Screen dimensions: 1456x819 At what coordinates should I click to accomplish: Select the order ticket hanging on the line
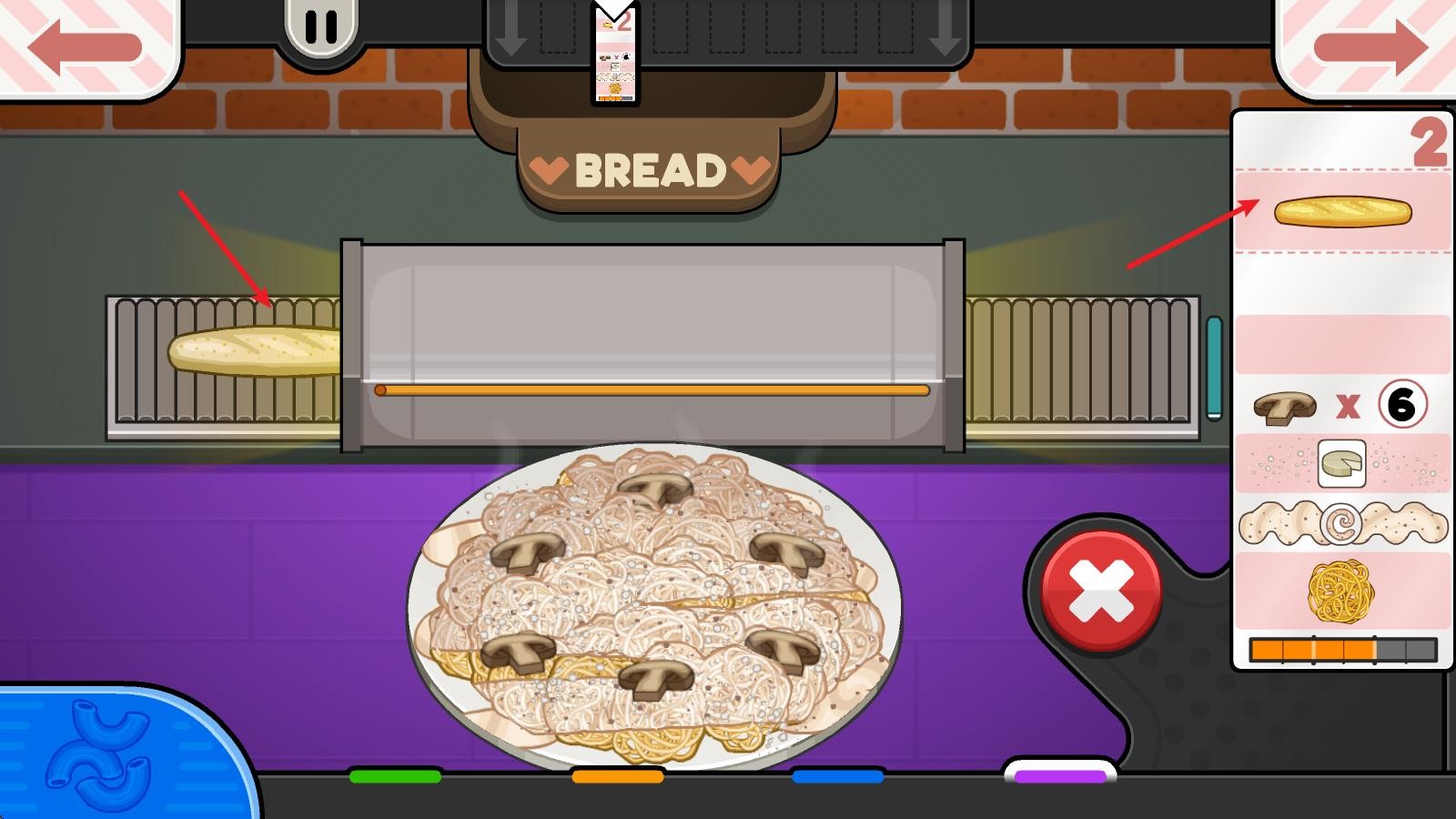[x=615, y=55]
